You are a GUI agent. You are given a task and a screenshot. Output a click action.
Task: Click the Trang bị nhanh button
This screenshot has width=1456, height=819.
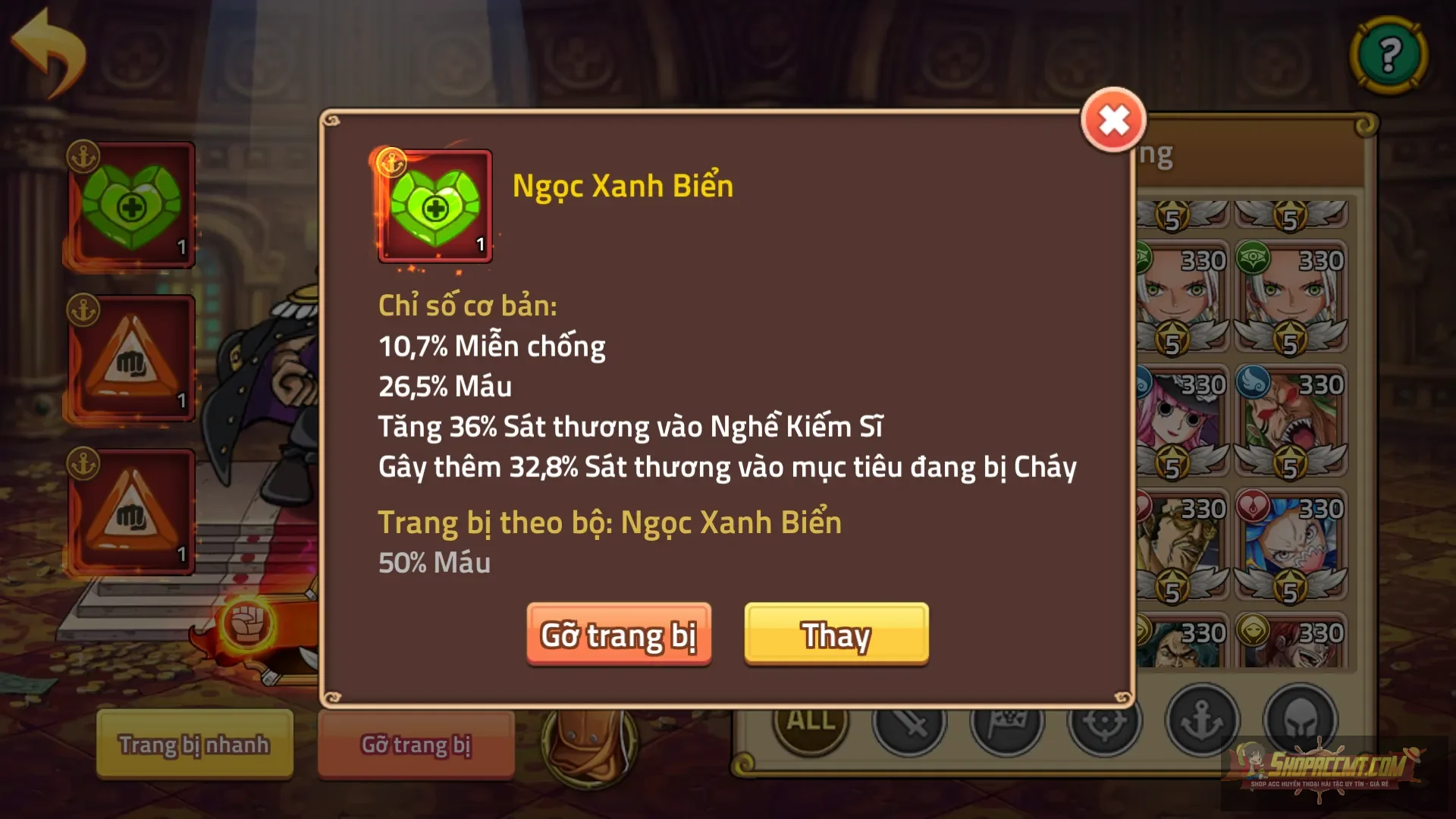pyautogui.click(x=193, y=745)
